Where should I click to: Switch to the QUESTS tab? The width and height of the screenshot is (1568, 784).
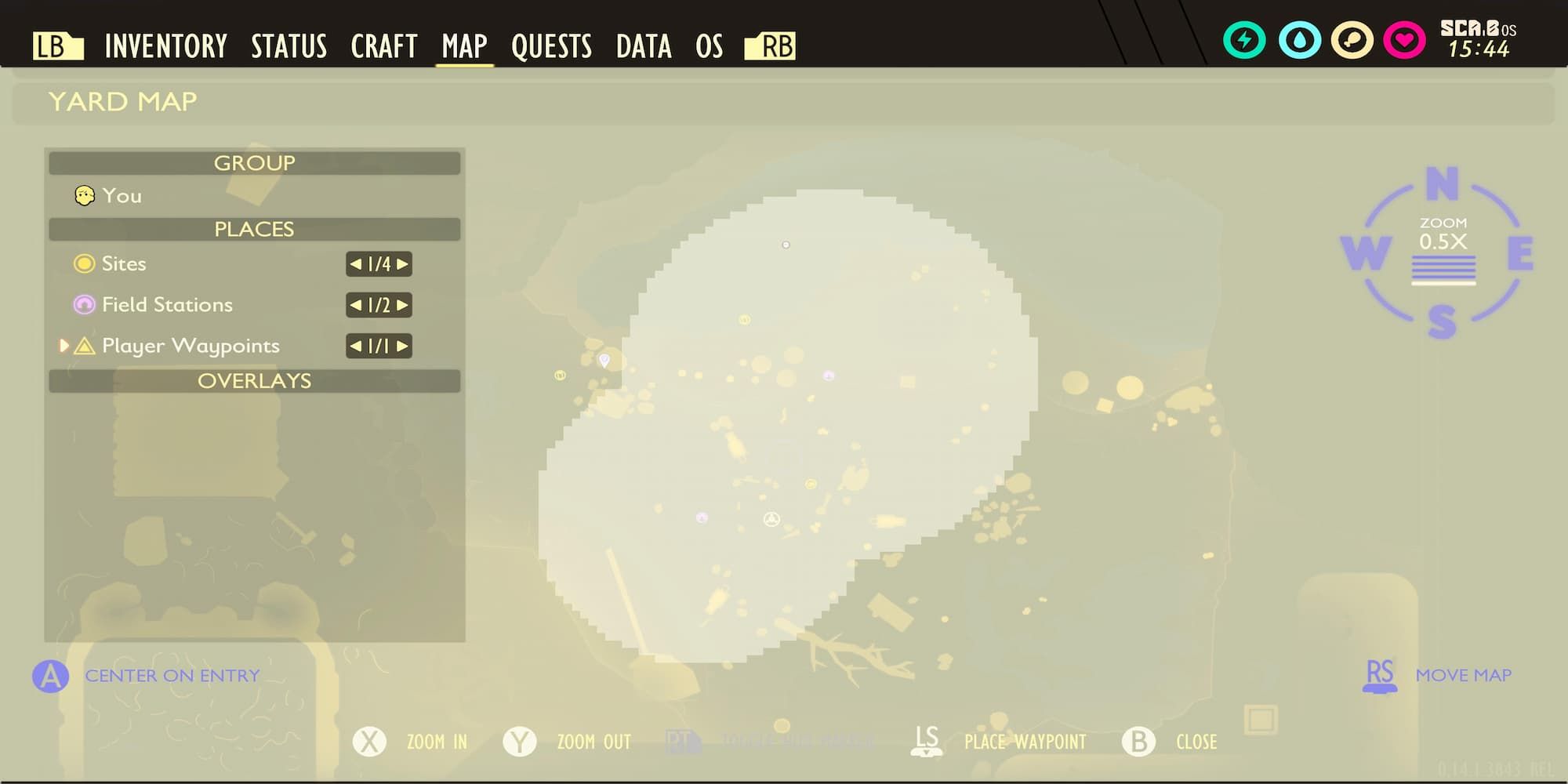(x=552, y=45)
